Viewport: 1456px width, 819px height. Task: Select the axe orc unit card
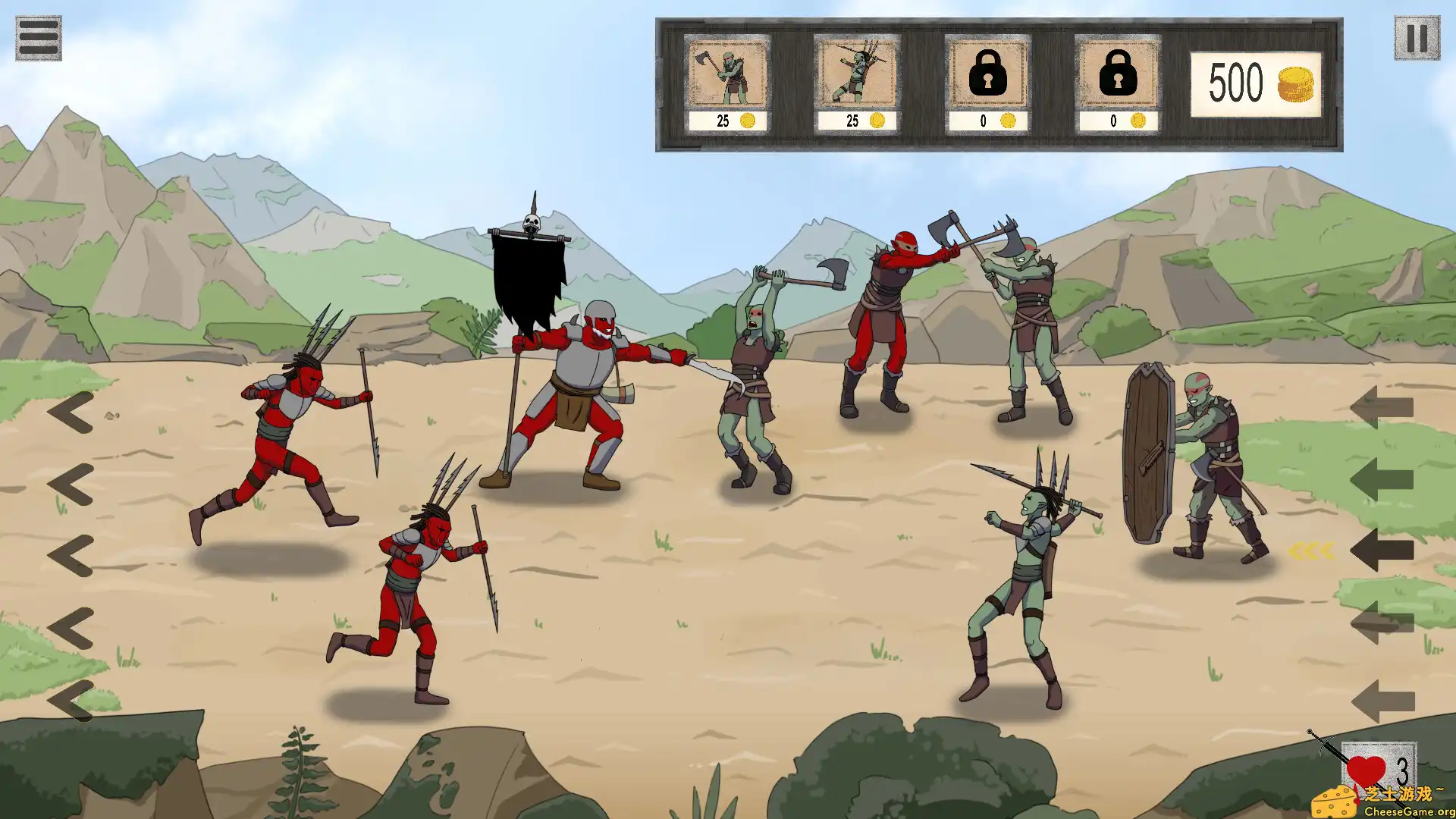[x=726, y=83]
